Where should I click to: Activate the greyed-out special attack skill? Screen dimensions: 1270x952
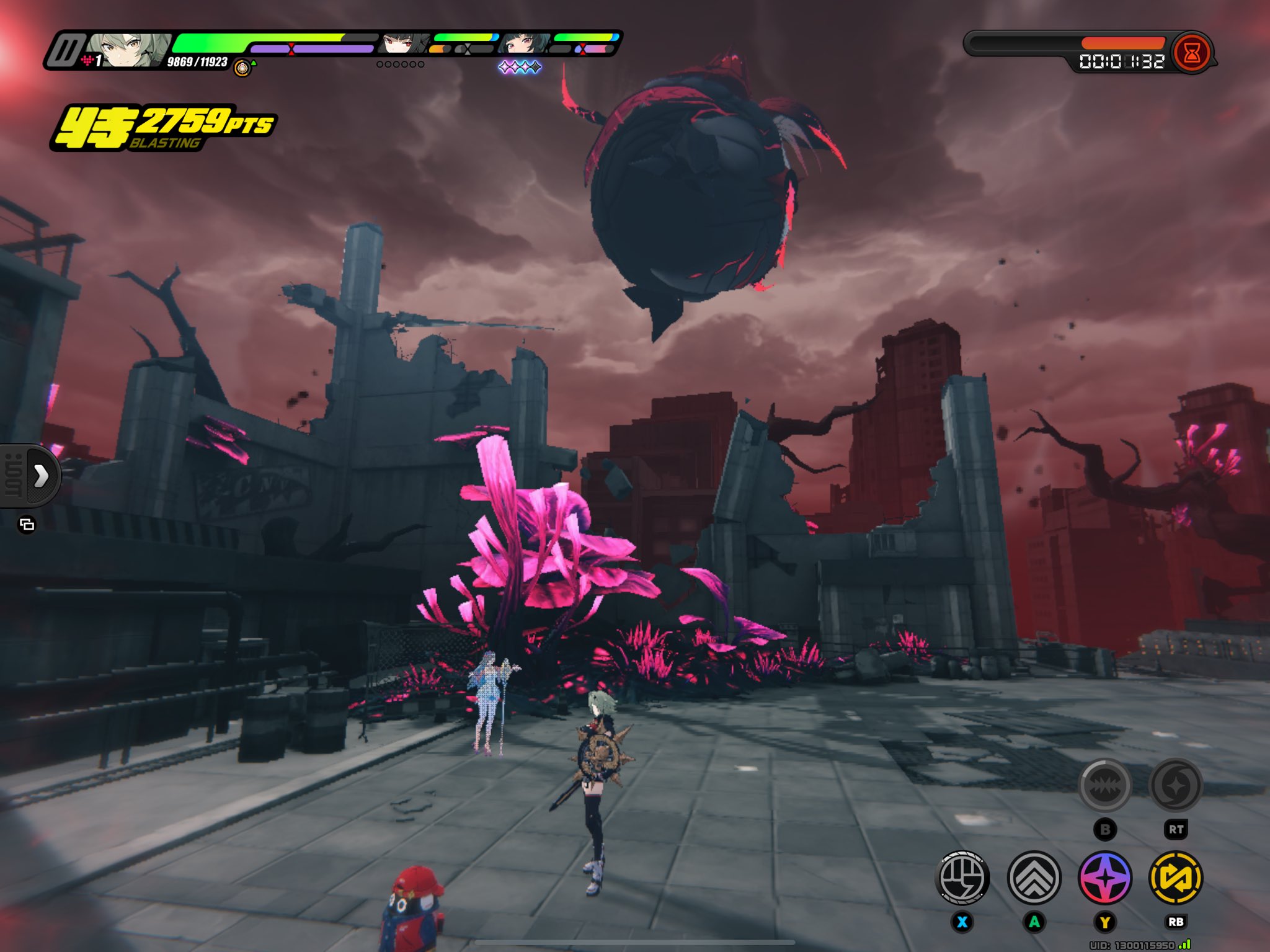pos(1105,786)
